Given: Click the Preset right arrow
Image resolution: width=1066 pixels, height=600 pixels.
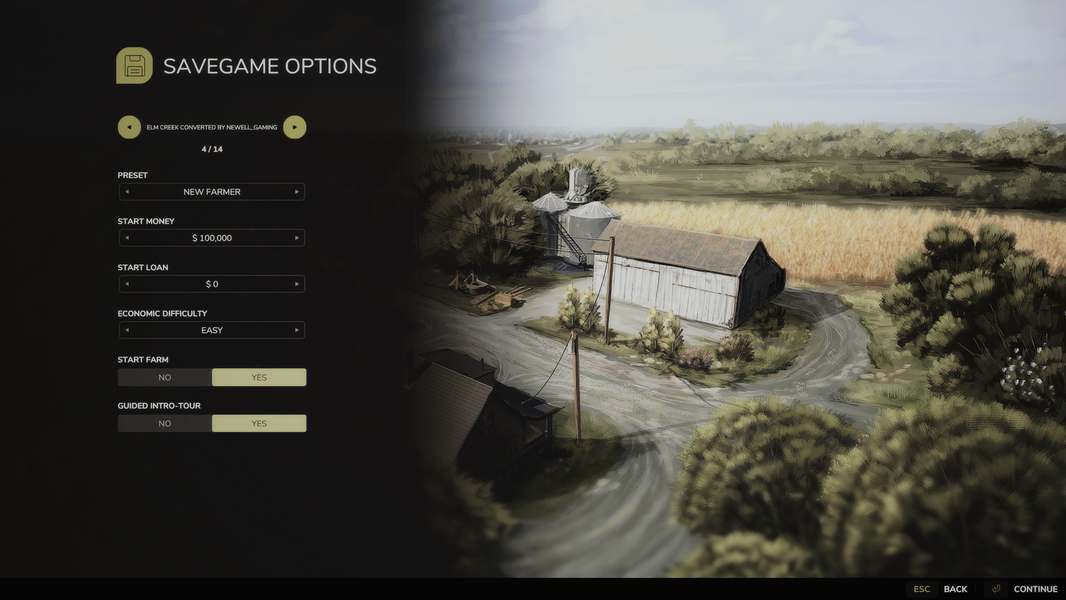Looking at the screenshot, I should coord(296,192).
